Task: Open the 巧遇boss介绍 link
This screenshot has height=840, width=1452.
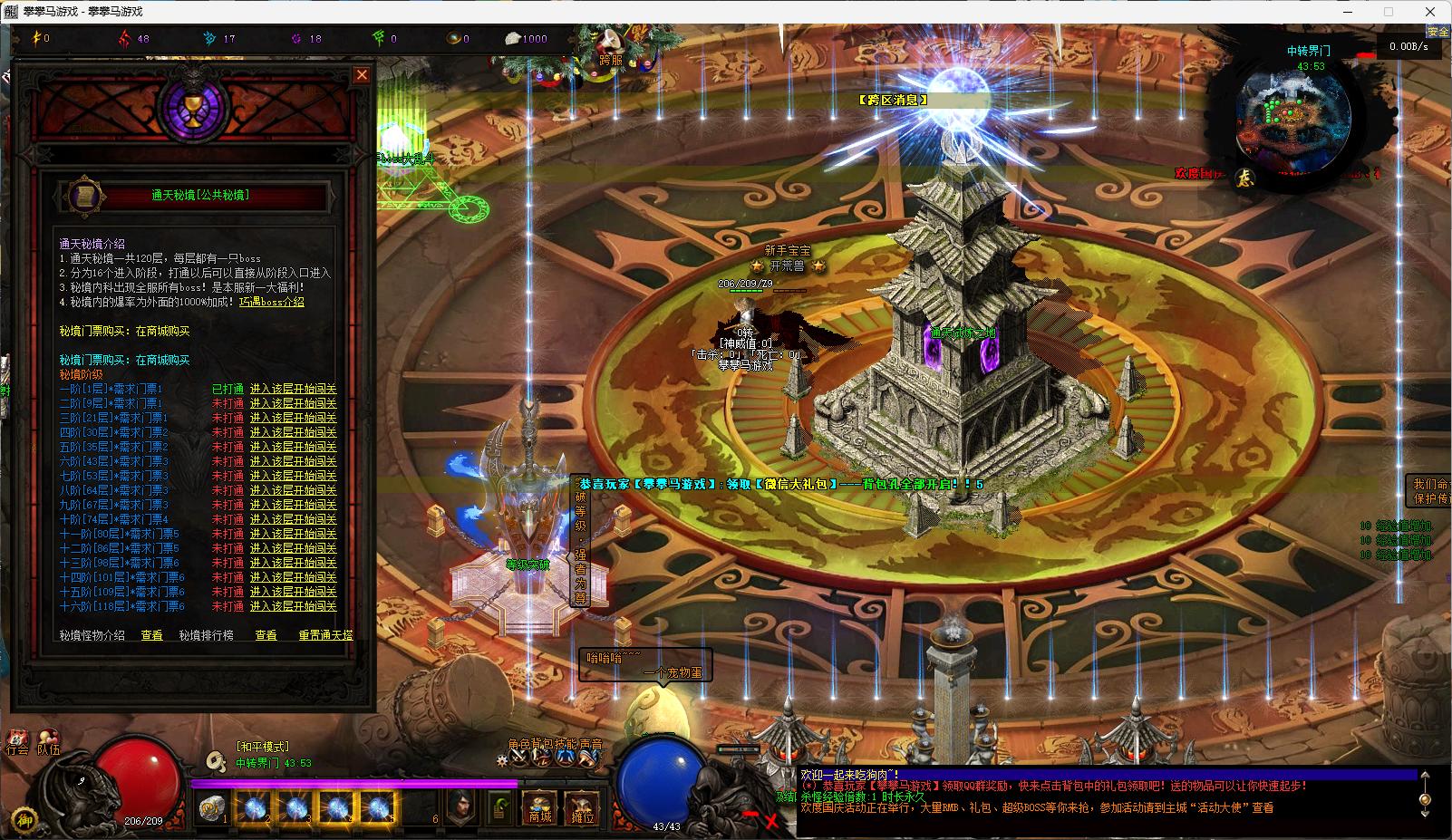Action: 271,302
